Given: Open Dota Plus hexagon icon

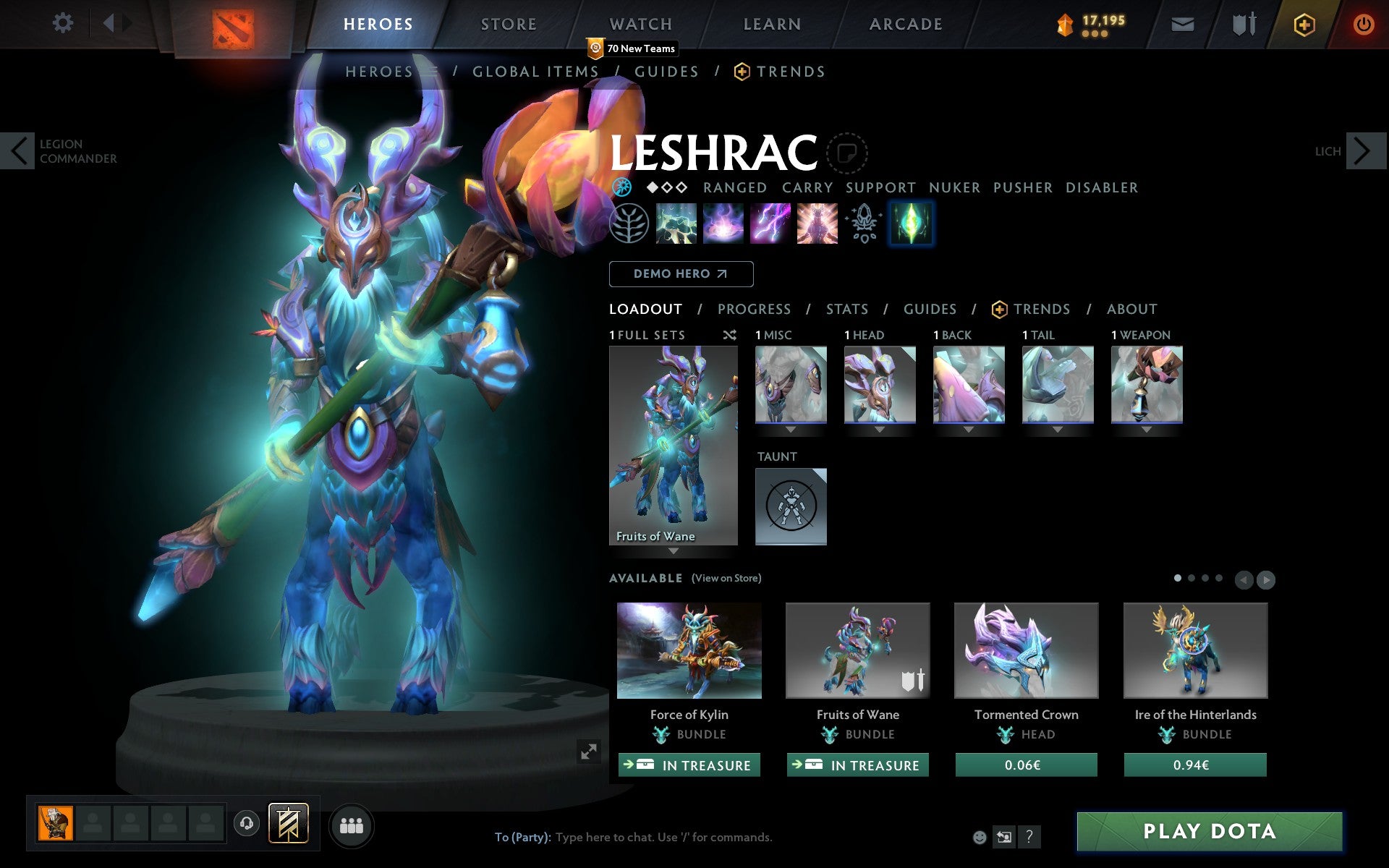Looking at the screenshot, I should [x=1303, y=24].
